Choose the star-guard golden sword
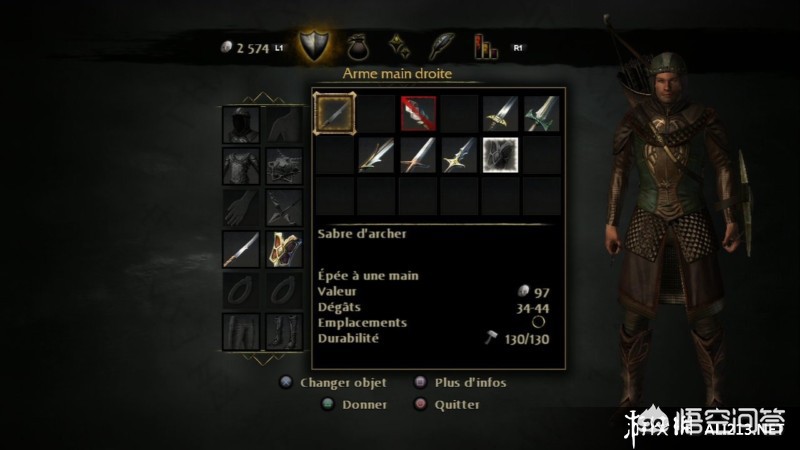The image size is (800, 450). [x=458, y=153]
